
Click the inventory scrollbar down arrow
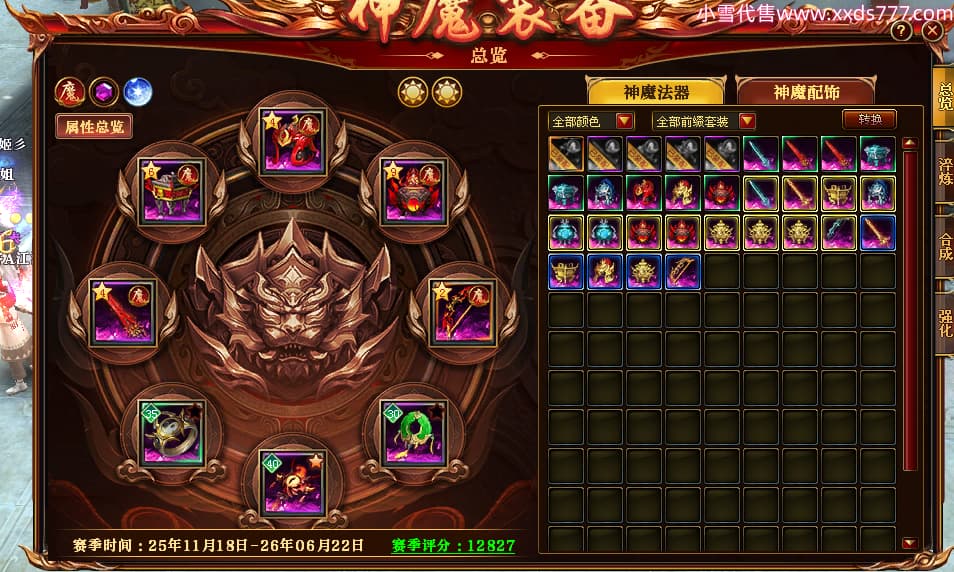pos(909,543)
